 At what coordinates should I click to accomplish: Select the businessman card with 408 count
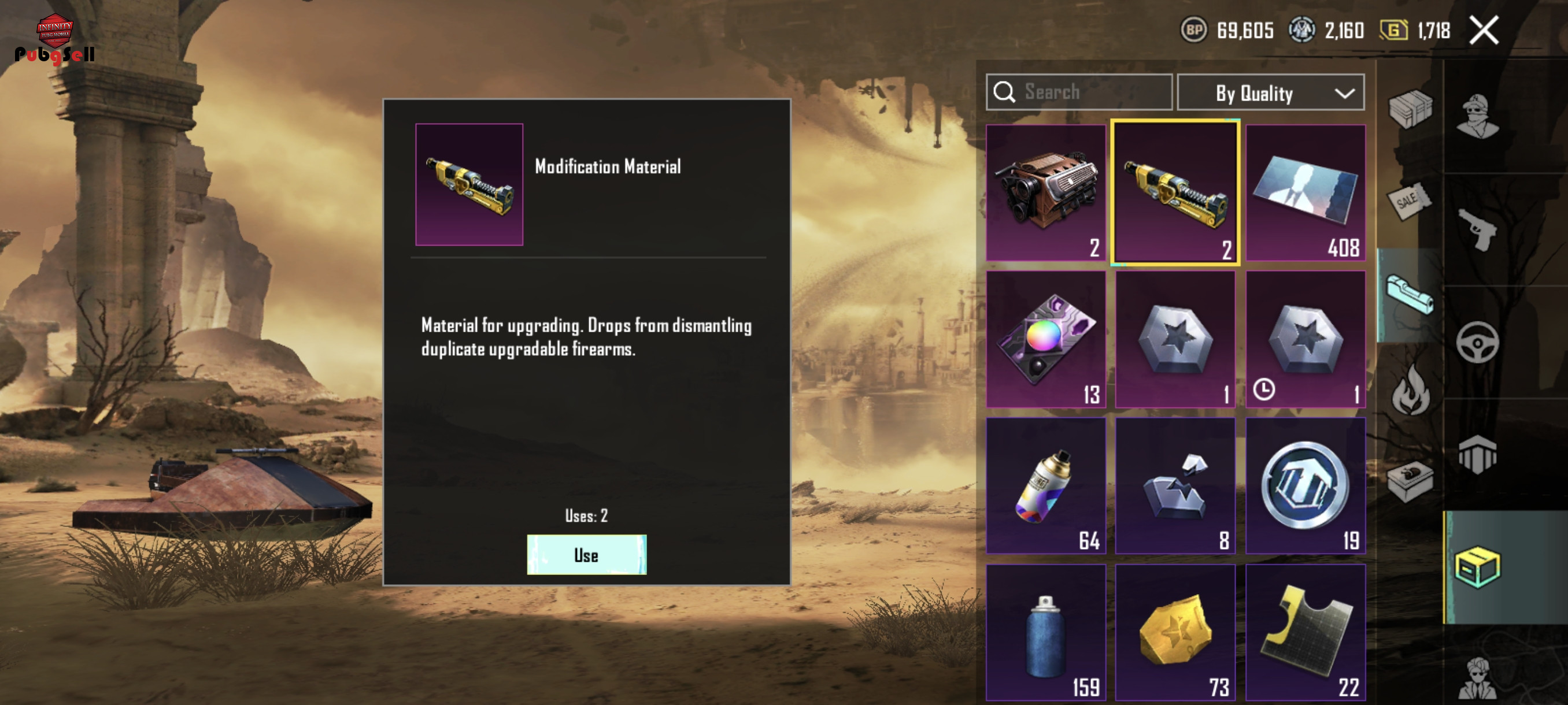click(x=1305, y=193)
